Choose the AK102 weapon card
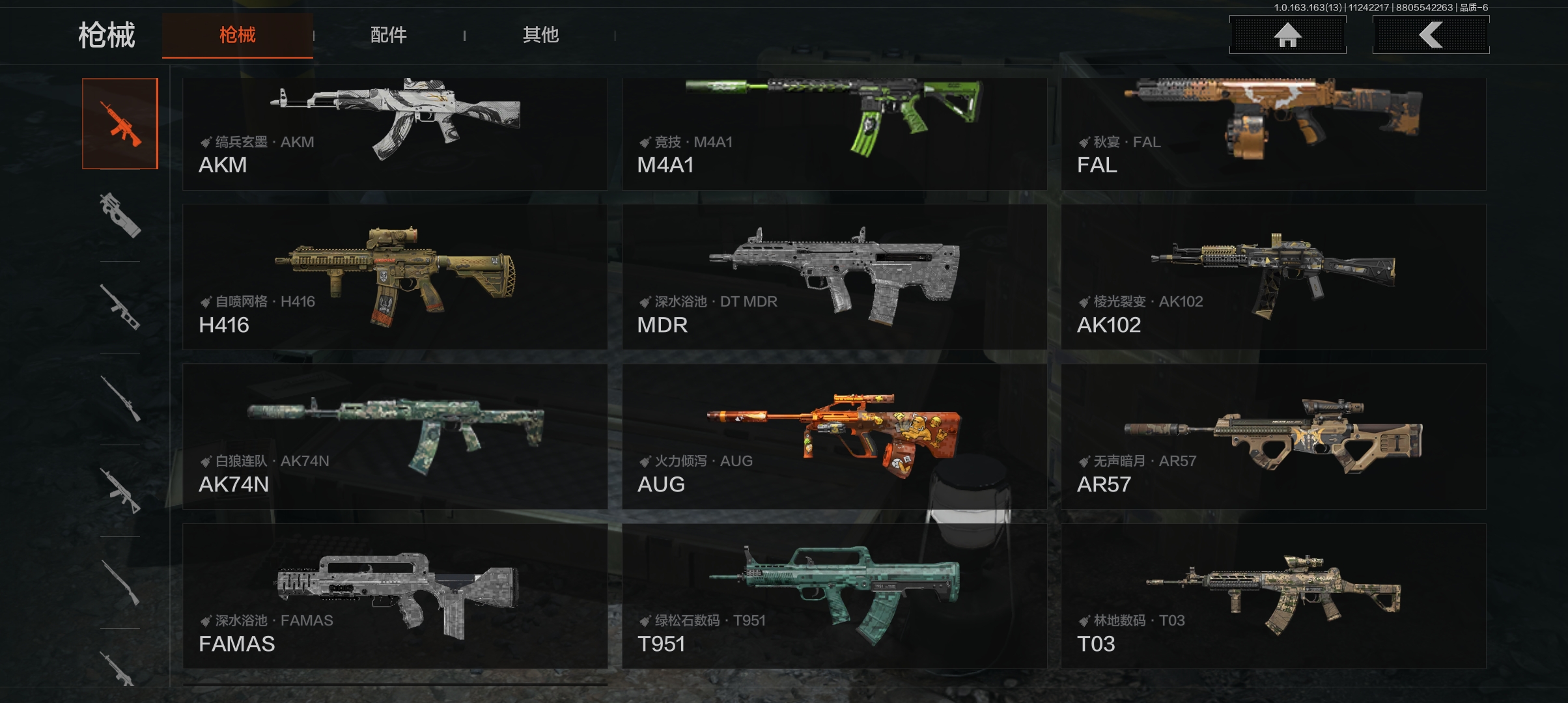The height and width of the screenshot is (703, 1568). [x=1273, y=277]
